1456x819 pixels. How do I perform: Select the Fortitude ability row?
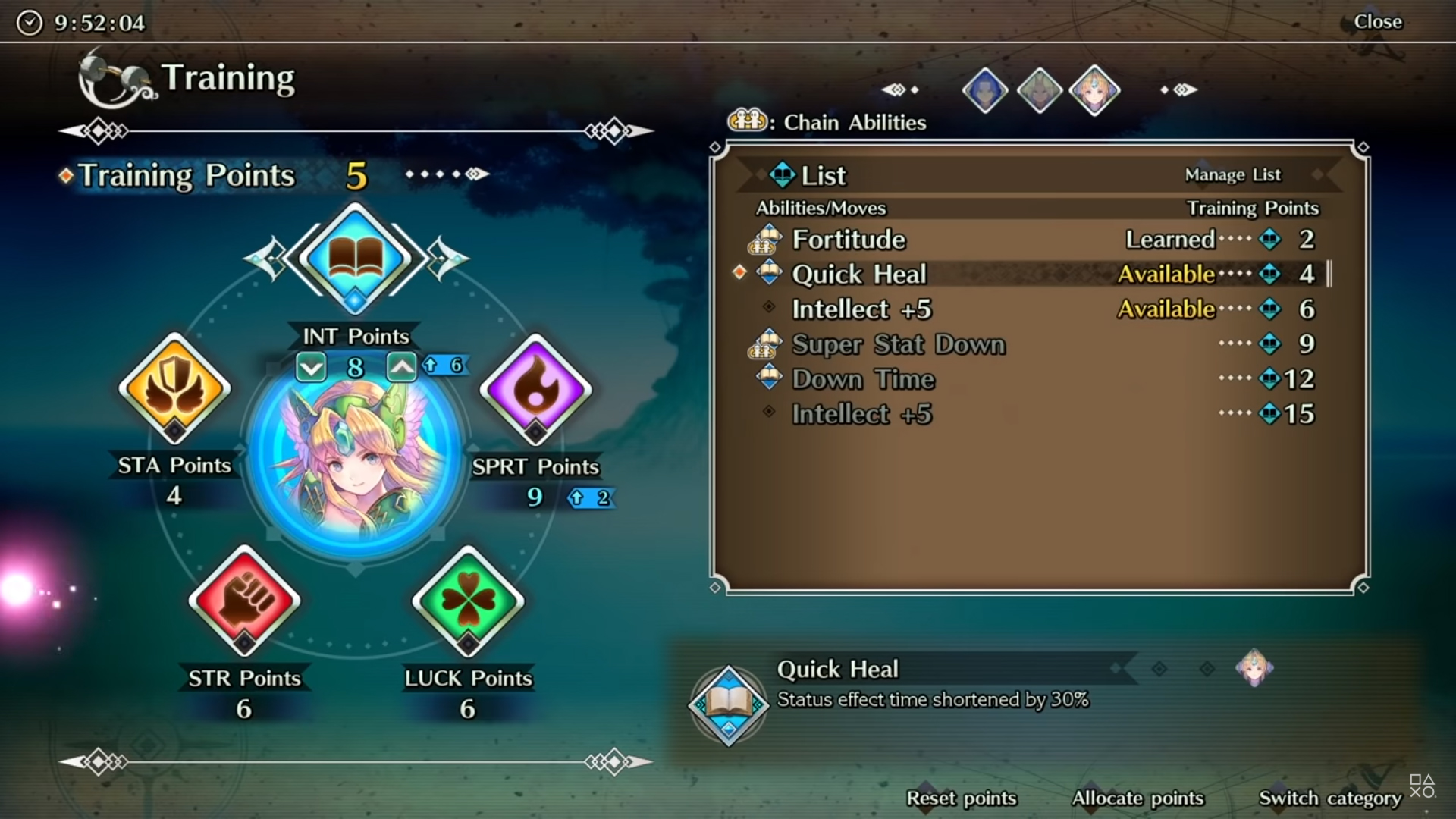pos(1031,240)
